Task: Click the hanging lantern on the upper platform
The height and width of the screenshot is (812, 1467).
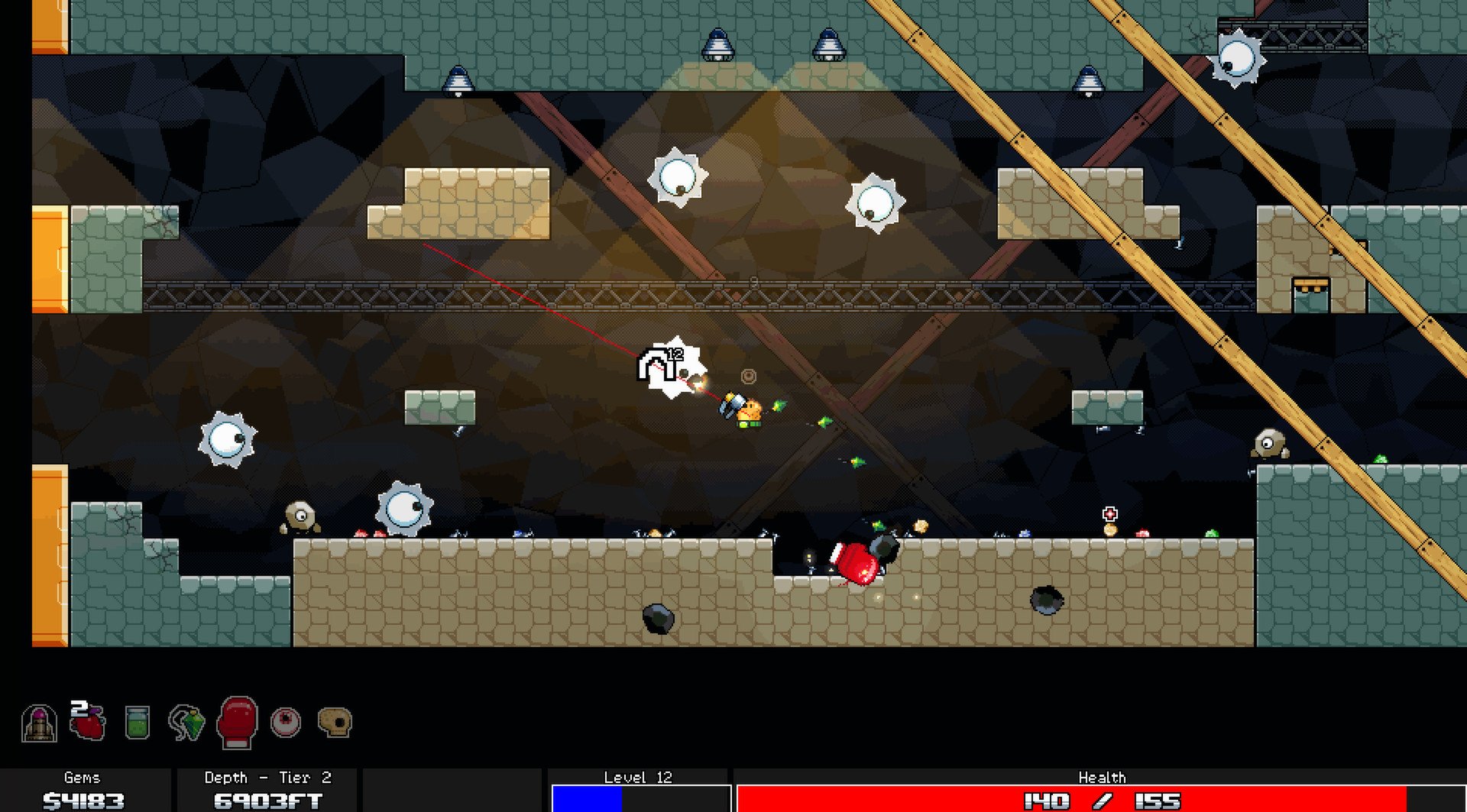Action: 717,44
